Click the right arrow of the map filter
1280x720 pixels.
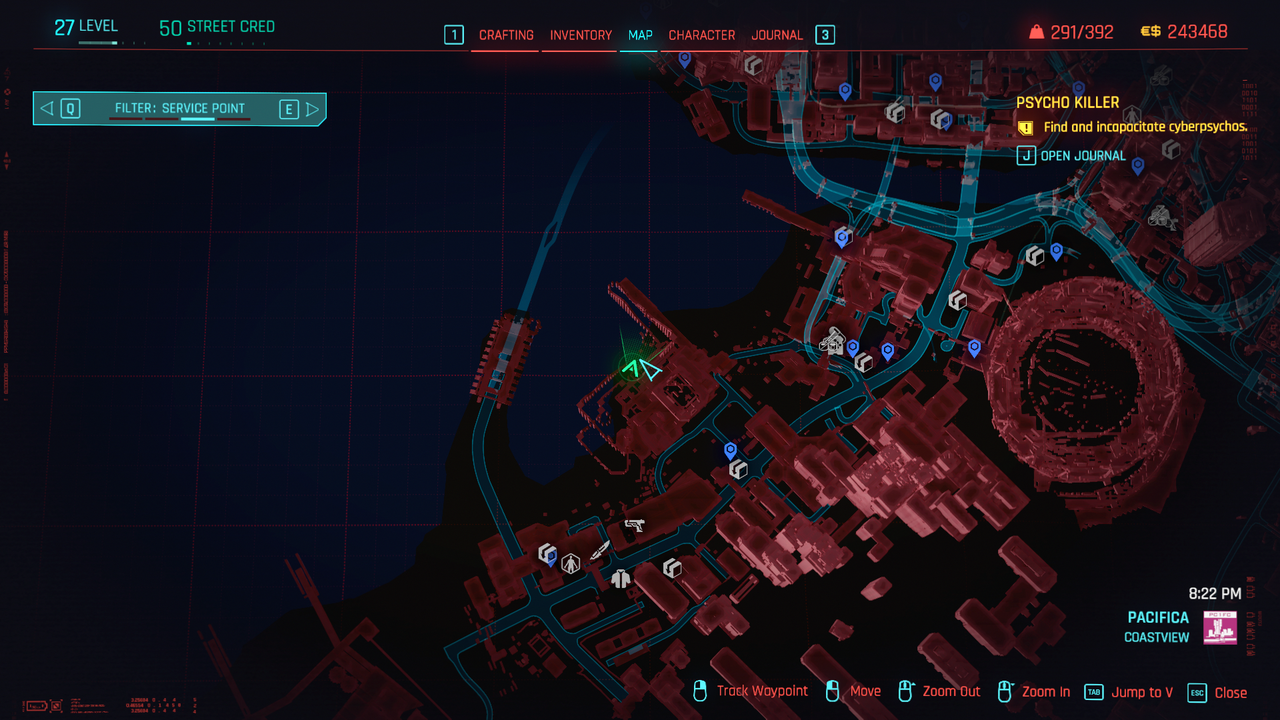(313, 109)
